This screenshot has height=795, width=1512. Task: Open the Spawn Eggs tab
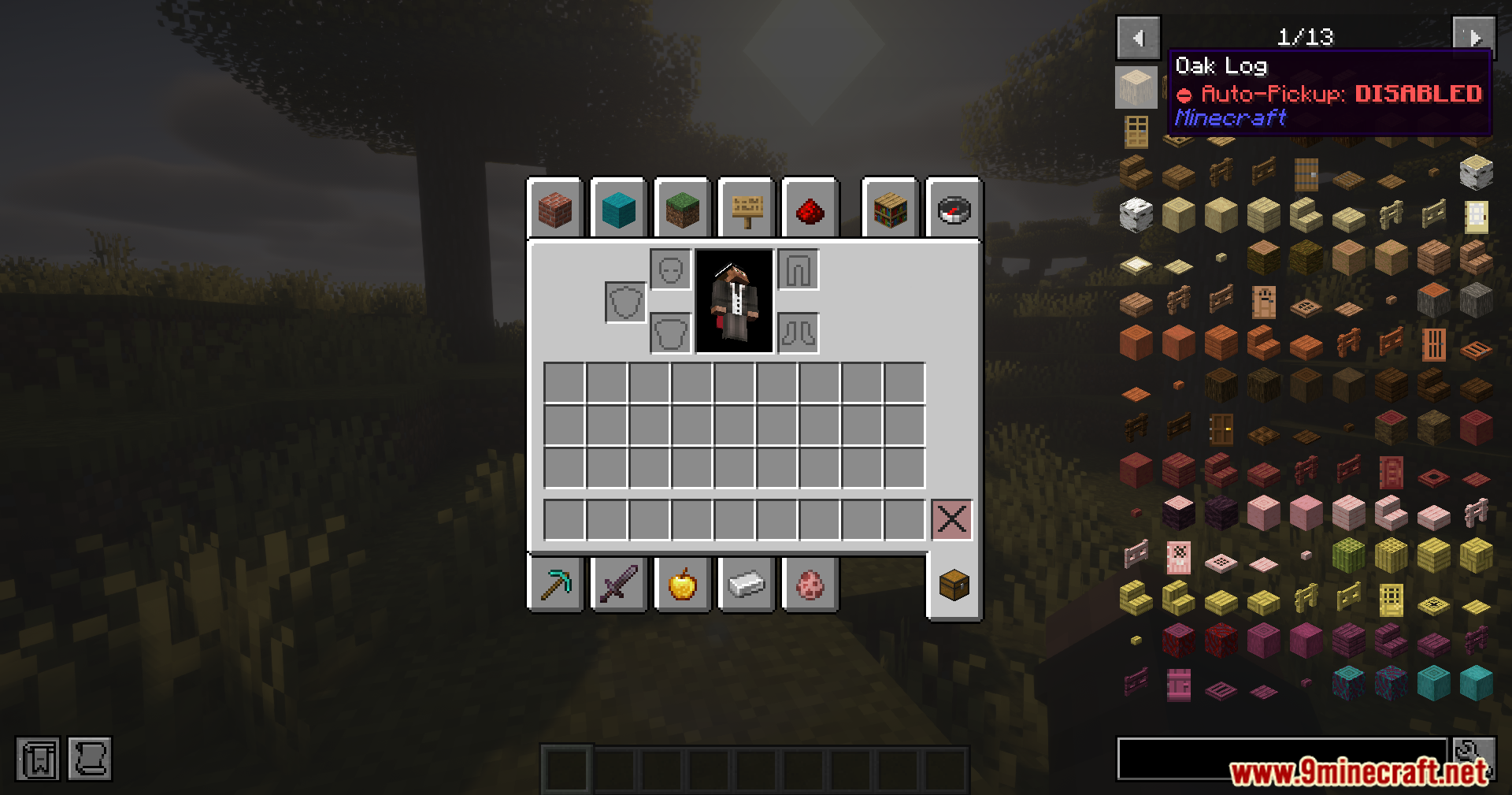pos(810,584)
